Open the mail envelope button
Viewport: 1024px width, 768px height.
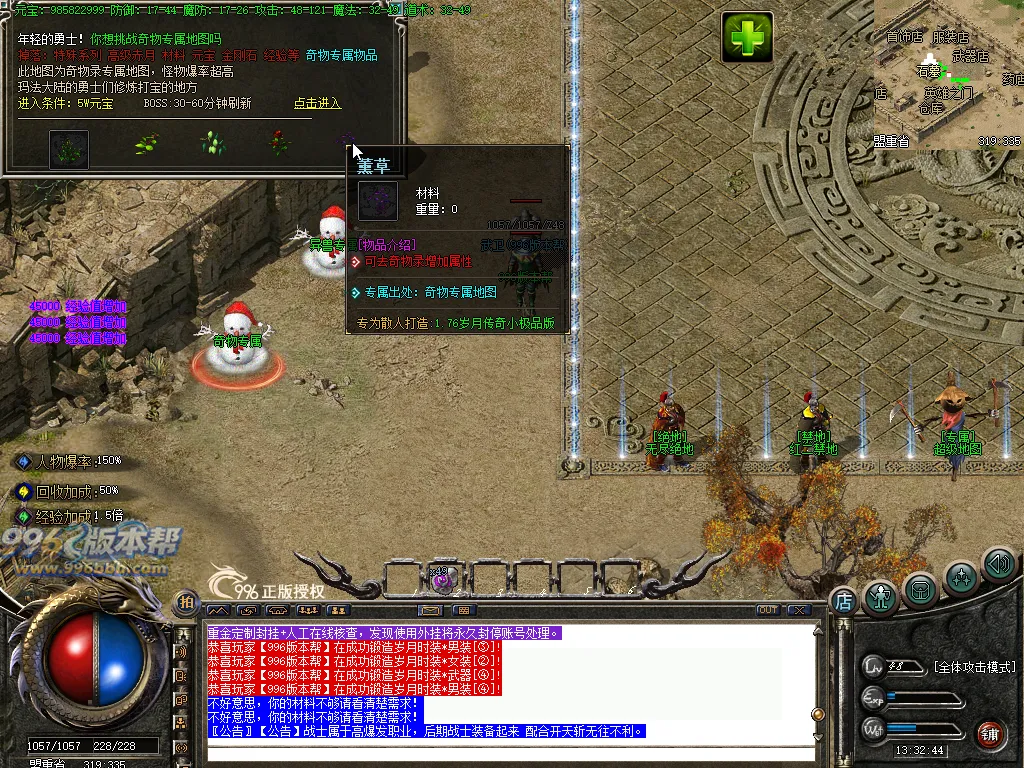[431, 610]
